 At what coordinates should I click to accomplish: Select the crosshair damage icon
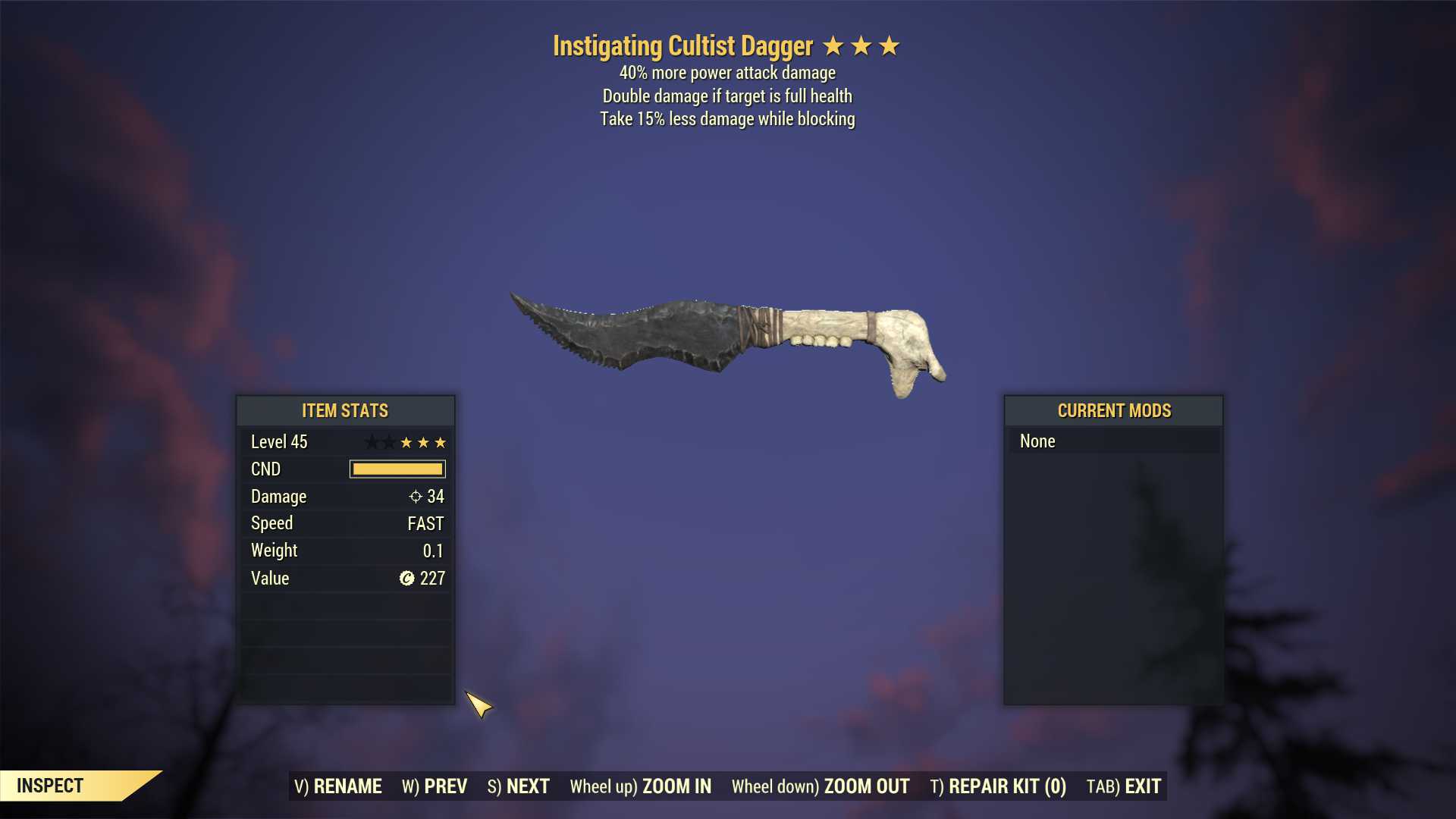(415, 497)
